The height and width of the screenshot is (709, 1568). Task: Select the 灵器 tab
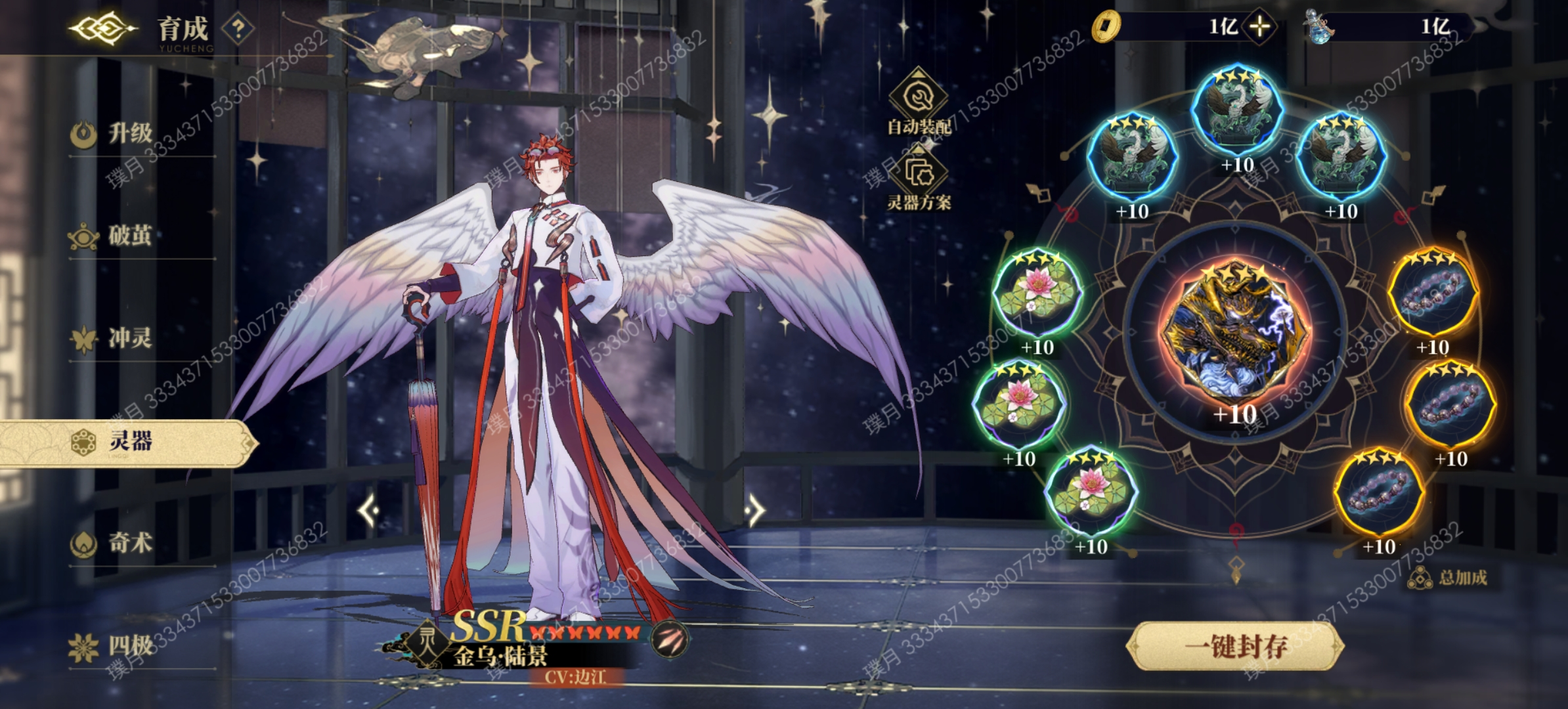click(x=130, y=442)
